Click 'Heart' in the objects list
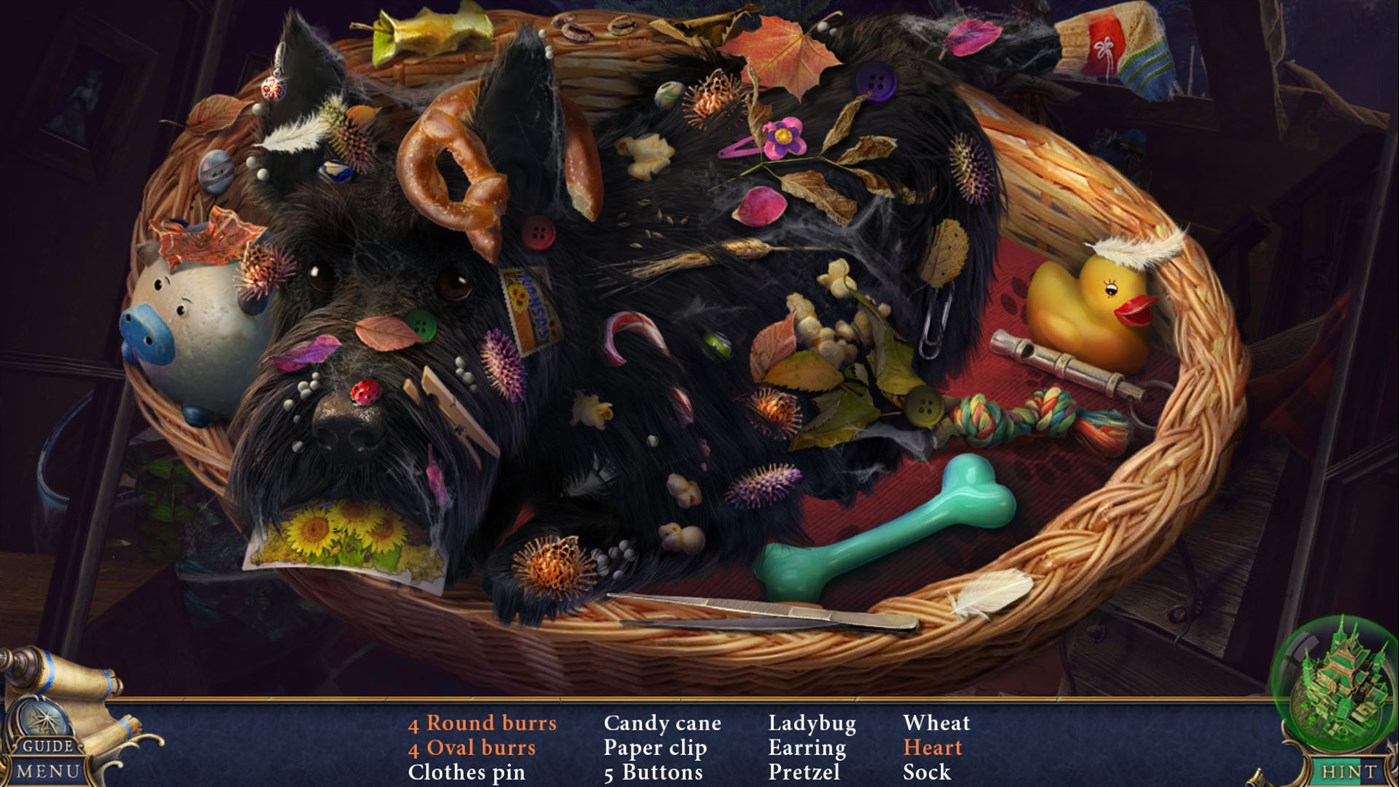This screenshot has width=1399, height=787. pos(932,747)
